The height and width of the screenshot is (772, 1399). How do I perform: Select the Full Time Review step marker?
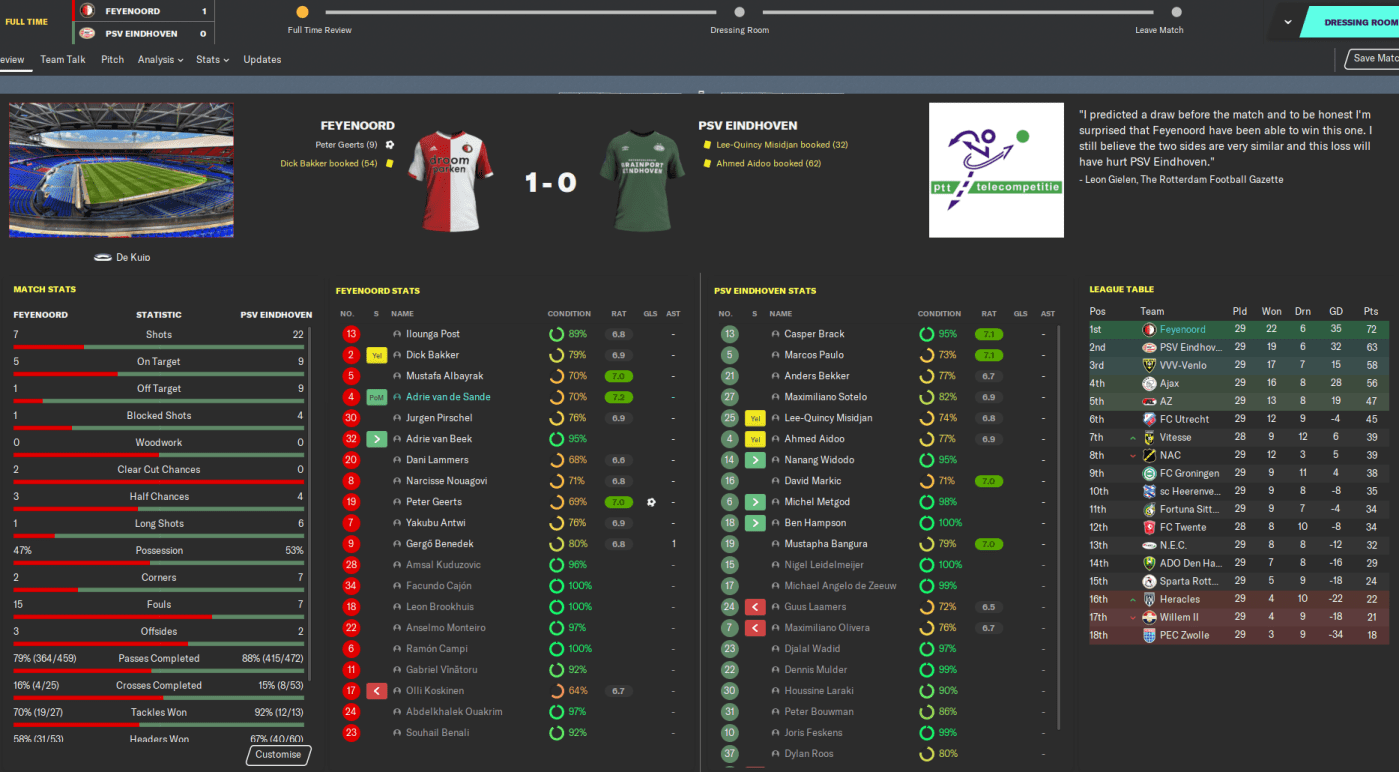(x=302, y=13)
